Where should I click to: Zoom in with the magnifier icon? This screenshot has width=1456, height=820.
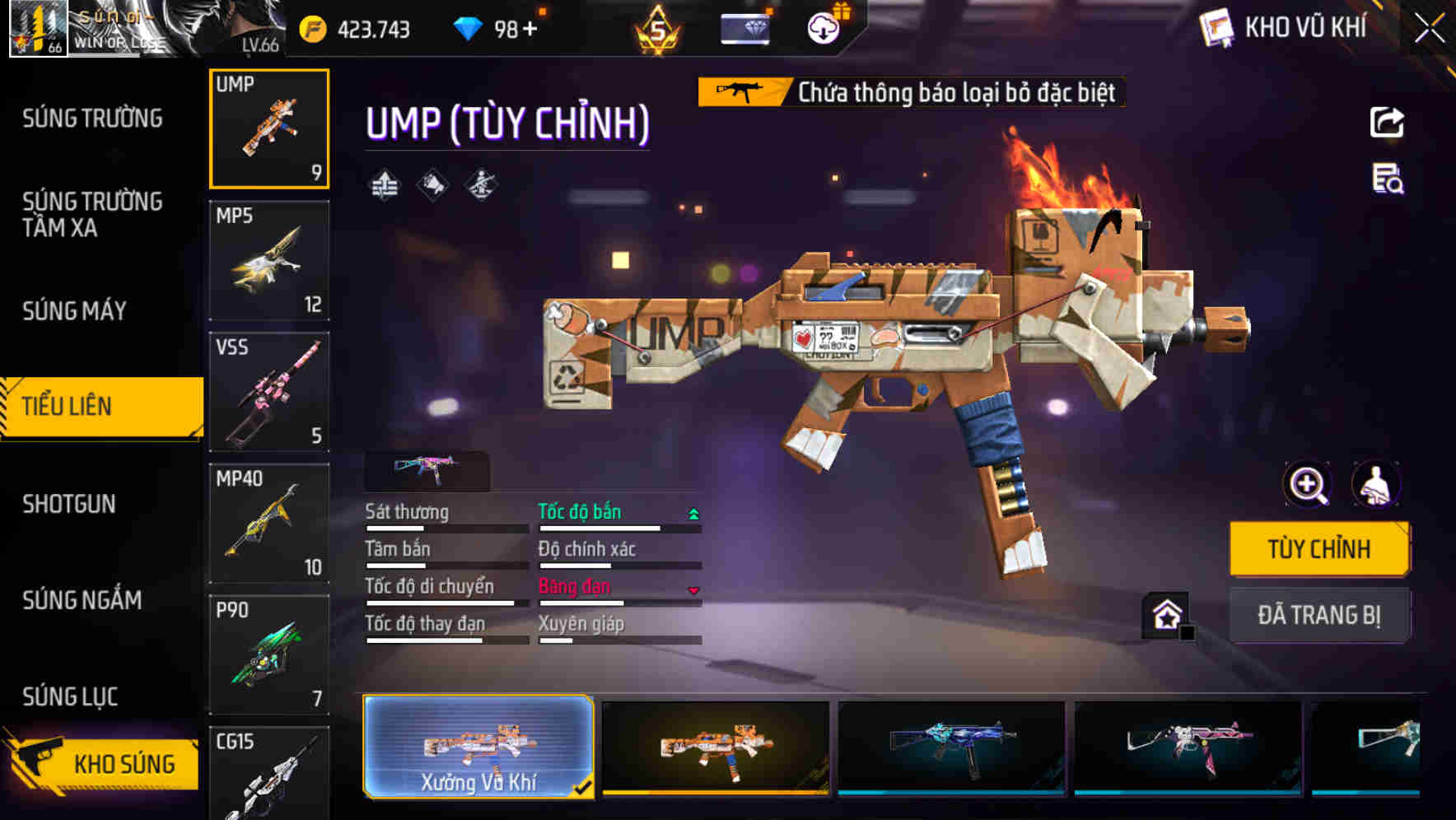[1308, 484]
